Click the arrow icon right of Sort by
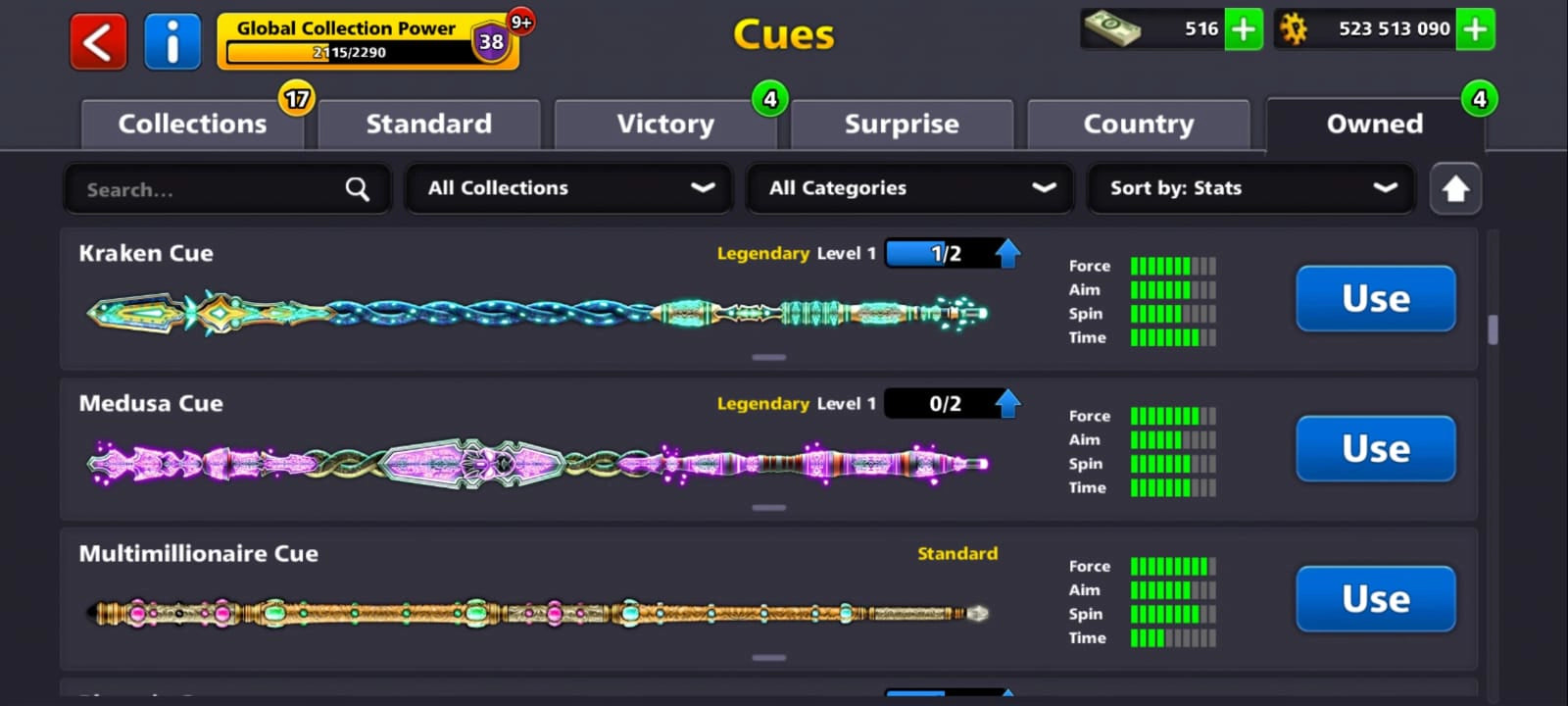The width and height of the screenshot is (1568, 706). pos(1455,188)
